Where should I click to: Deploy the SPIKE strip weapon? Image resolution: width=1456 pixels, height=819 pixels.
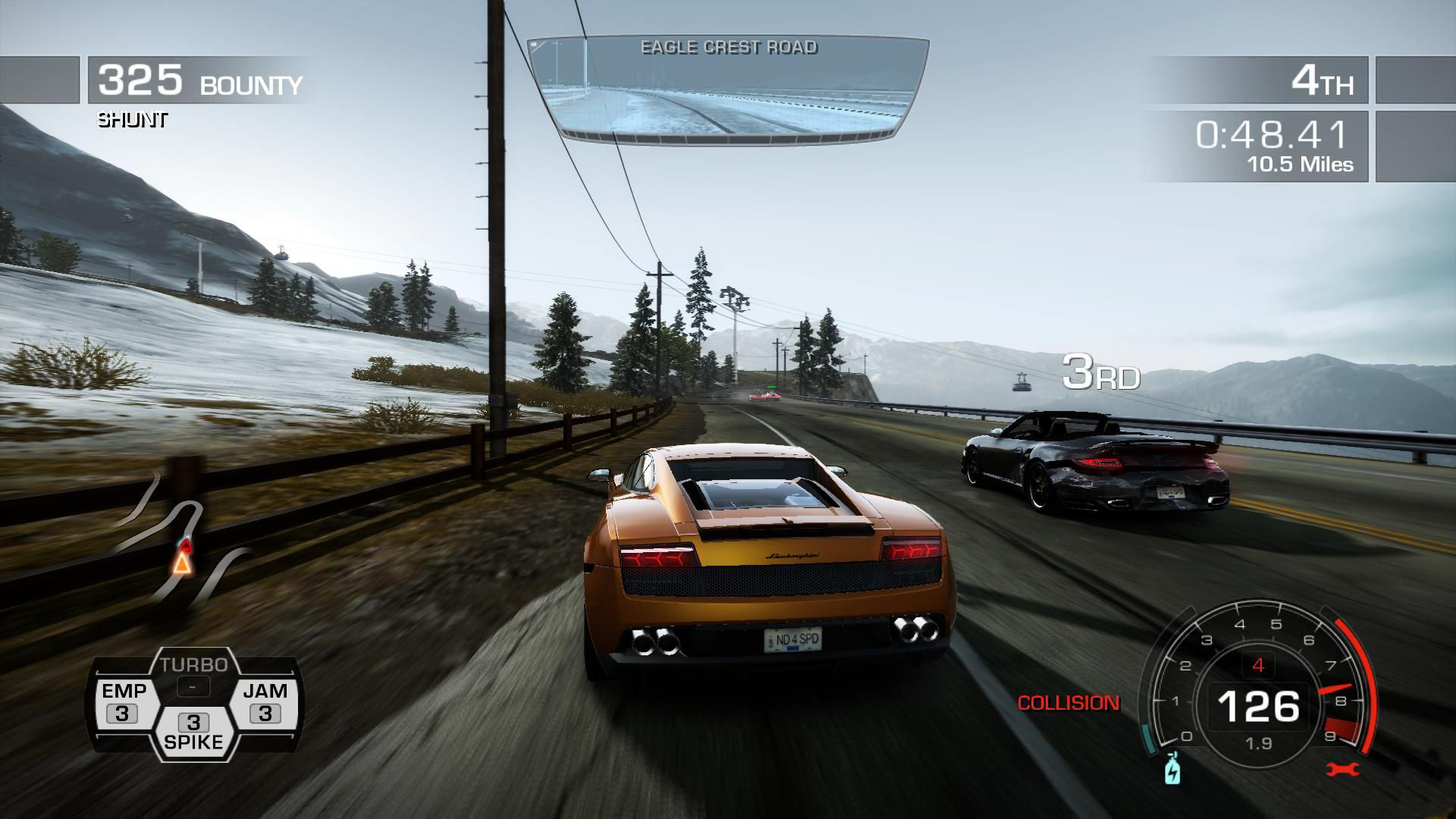[193, 733]
